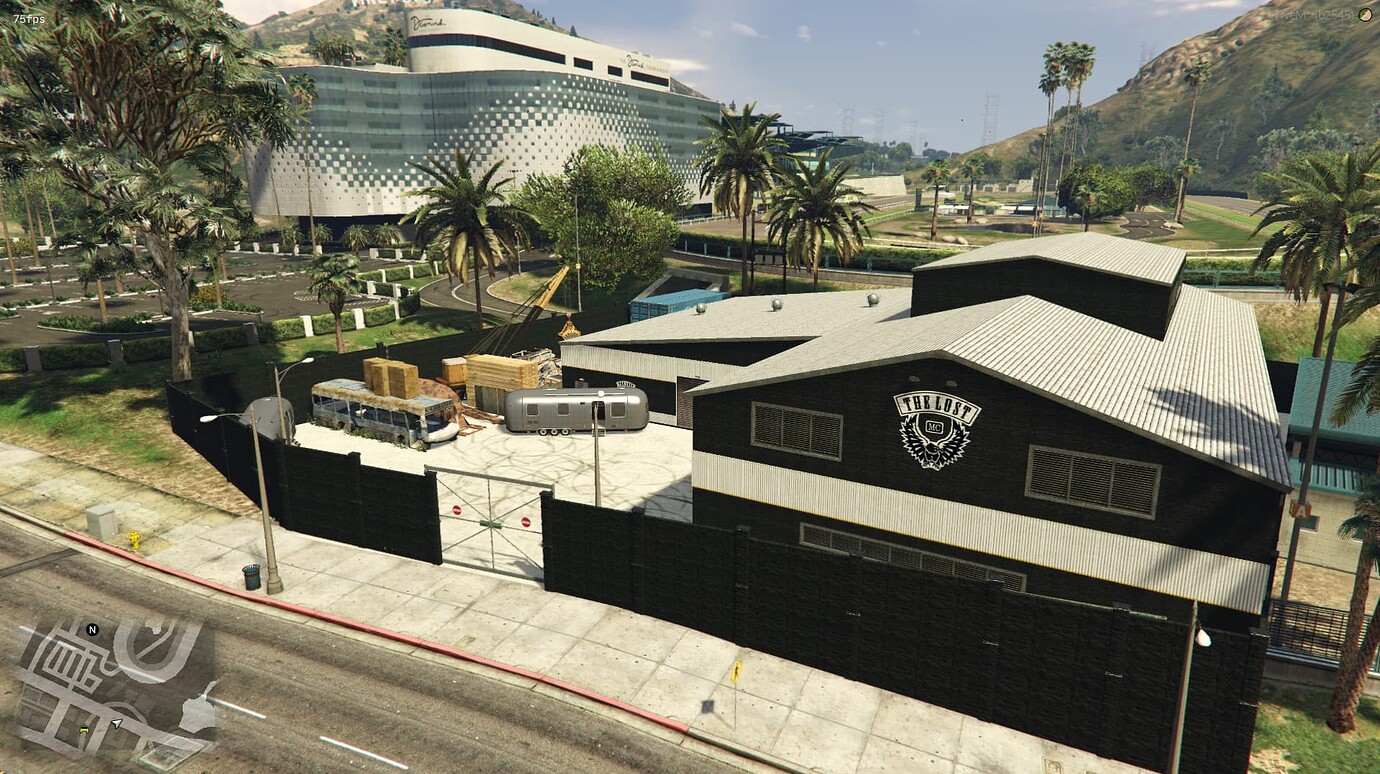
Task: Click the yellow crane near the lumber stacks
Action: click(548, 290)
